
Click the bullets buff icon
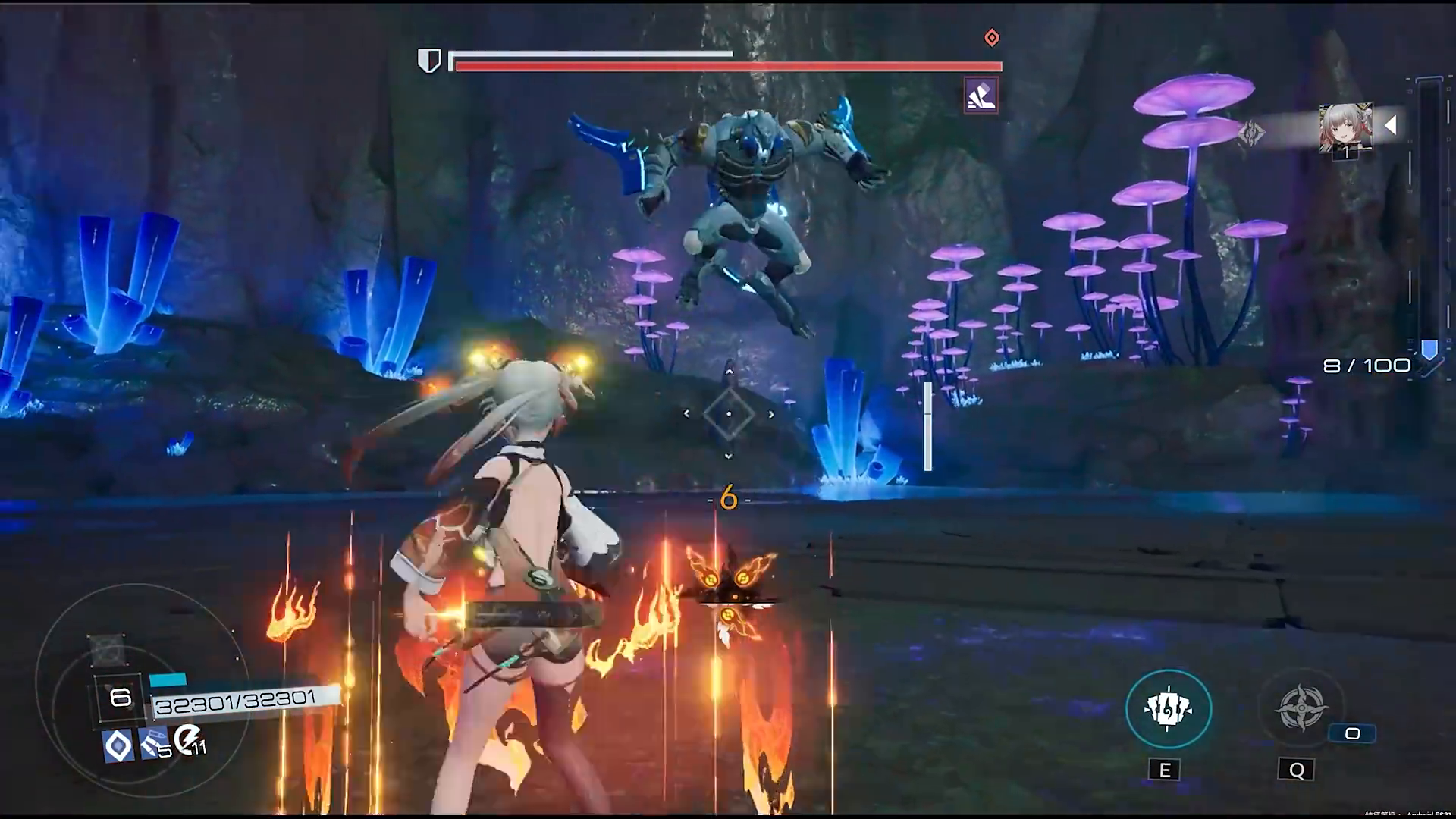[155, 745]
